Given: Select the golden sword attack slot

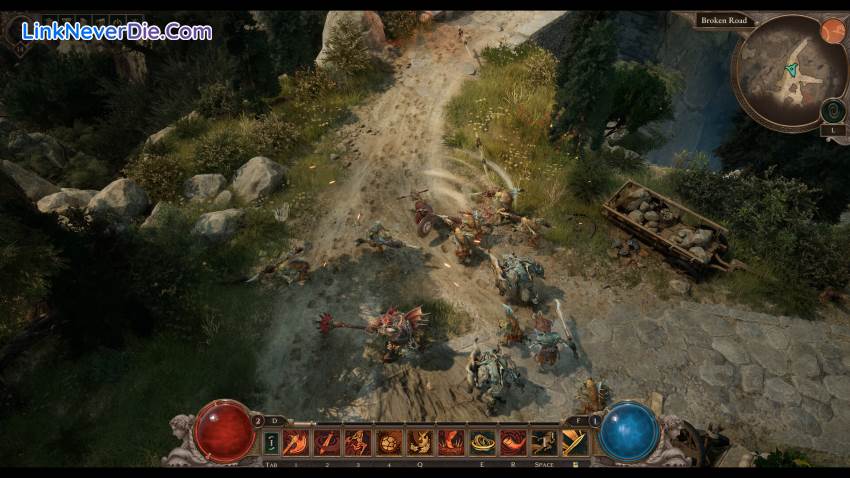Looking at the screenshot, I should [x=575, y=441].
